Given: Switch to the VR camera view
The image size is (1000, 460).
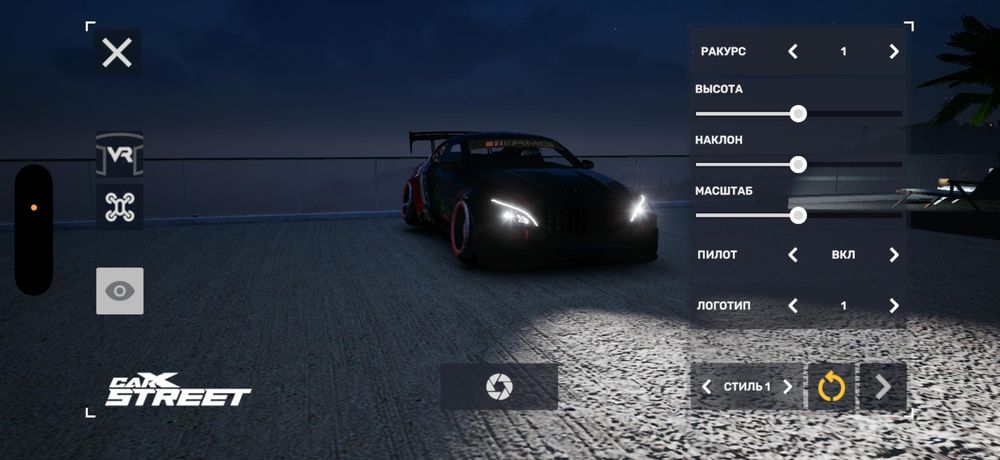Looking at the screenshot, I should click(x=120, y=154).
